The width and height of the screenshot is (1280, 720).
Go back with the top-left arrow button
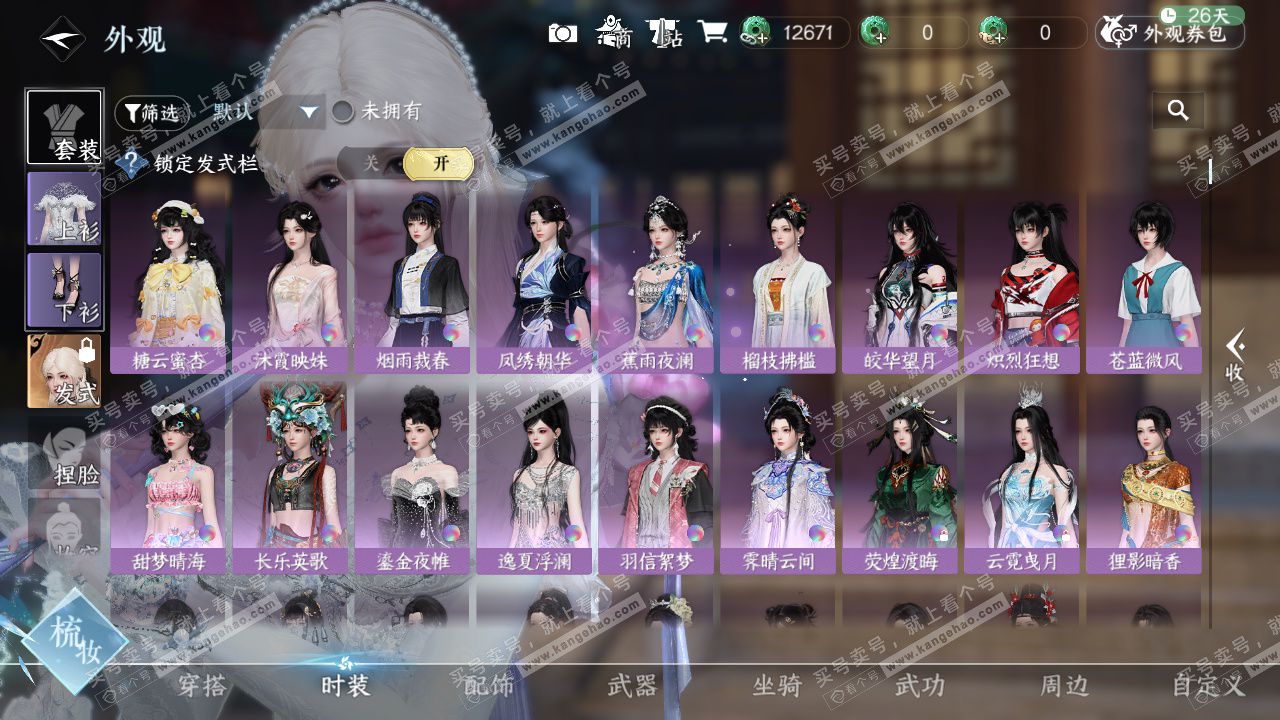[x=62, y=39]
